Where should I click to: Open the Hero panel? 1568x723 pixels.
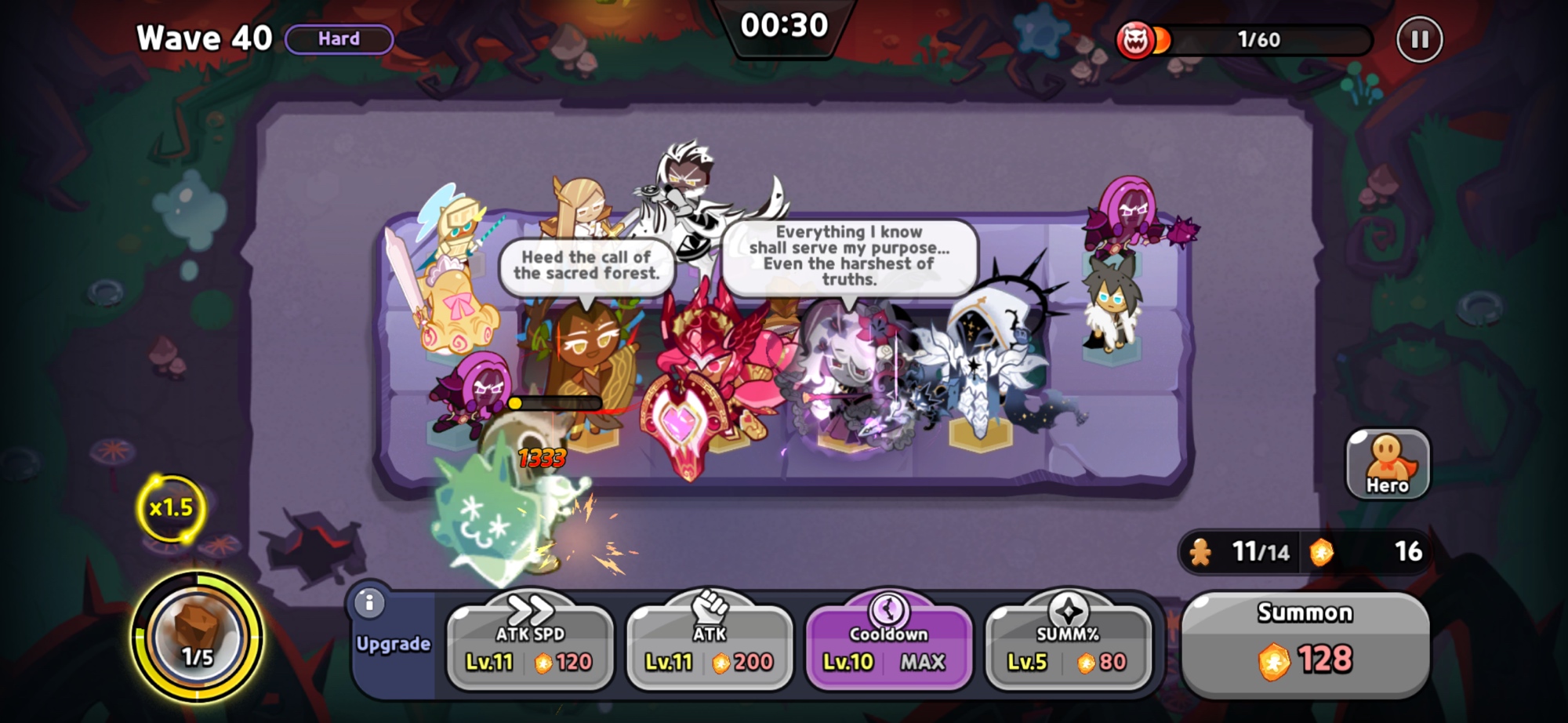point(1387,464)
